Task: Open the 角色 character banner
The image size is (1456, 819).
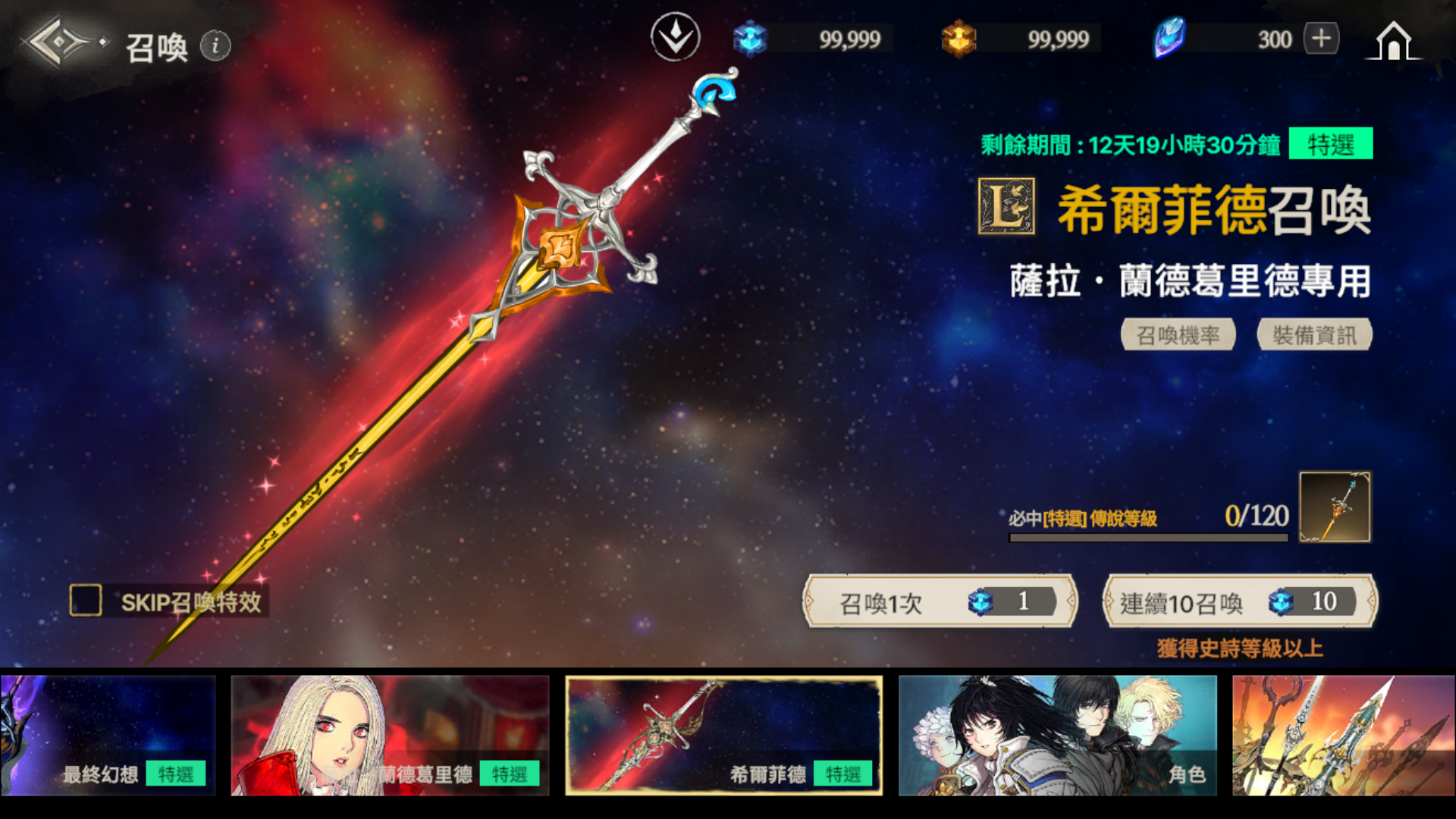Action: coord(1058,735)
